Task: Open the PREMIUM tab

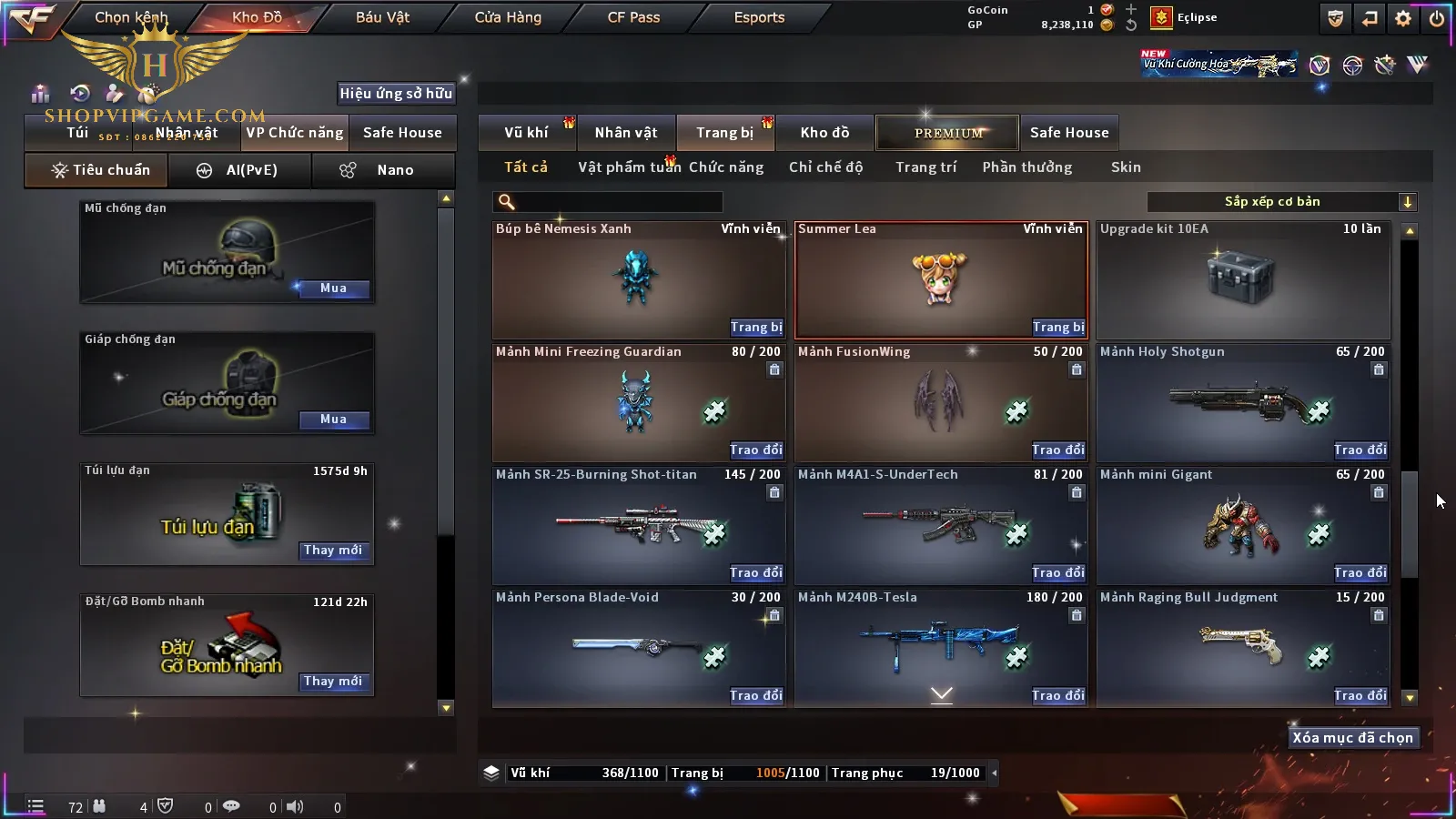Action: [948, 133]
